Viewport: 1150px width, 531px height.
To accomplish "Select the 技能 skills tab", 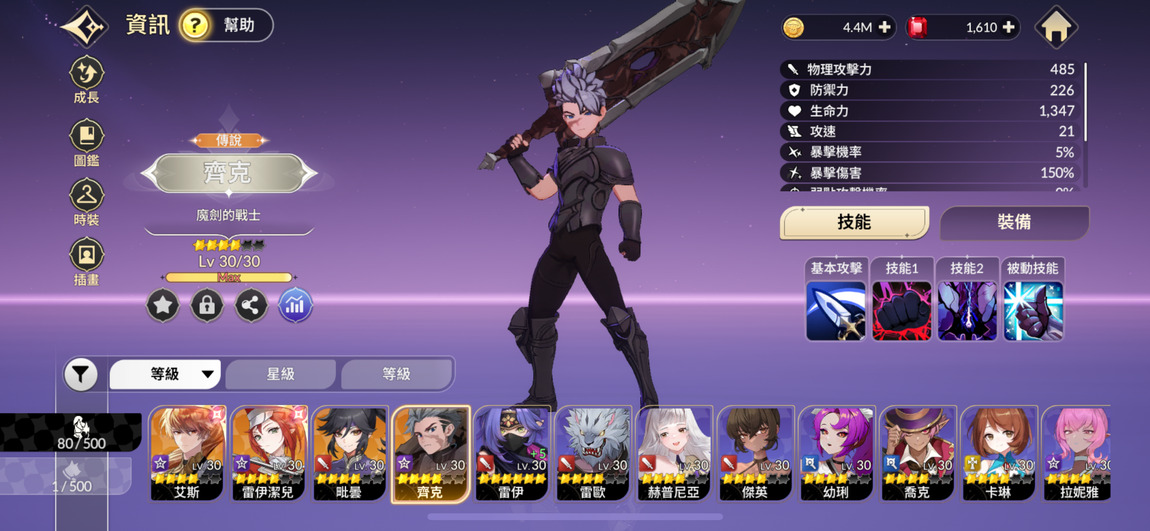I will (x=854, y=222).
